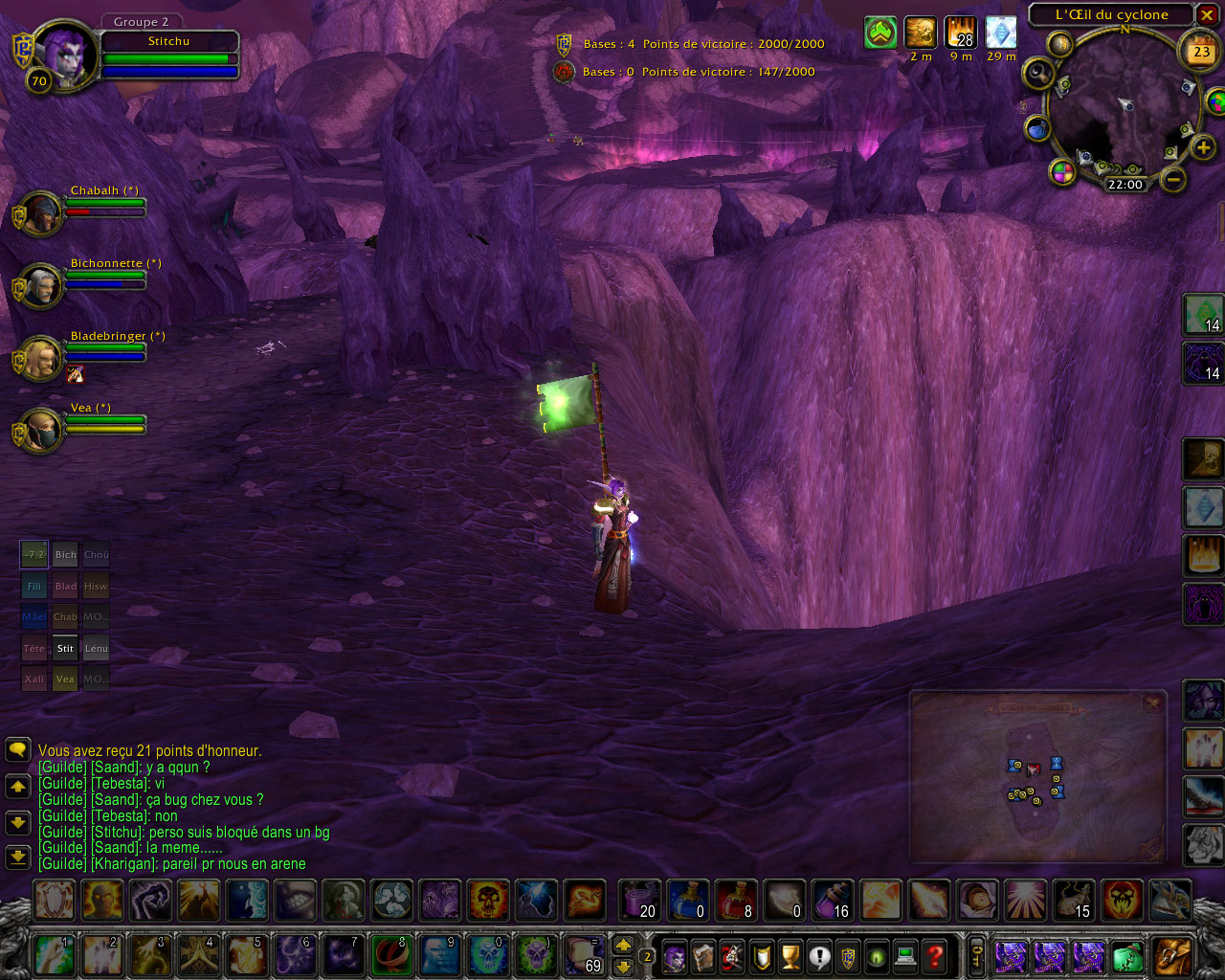This screenshot has width=1225, height=980.
Task: Zoom in the minimap with plus button
Action: [x=1202, y=147]
